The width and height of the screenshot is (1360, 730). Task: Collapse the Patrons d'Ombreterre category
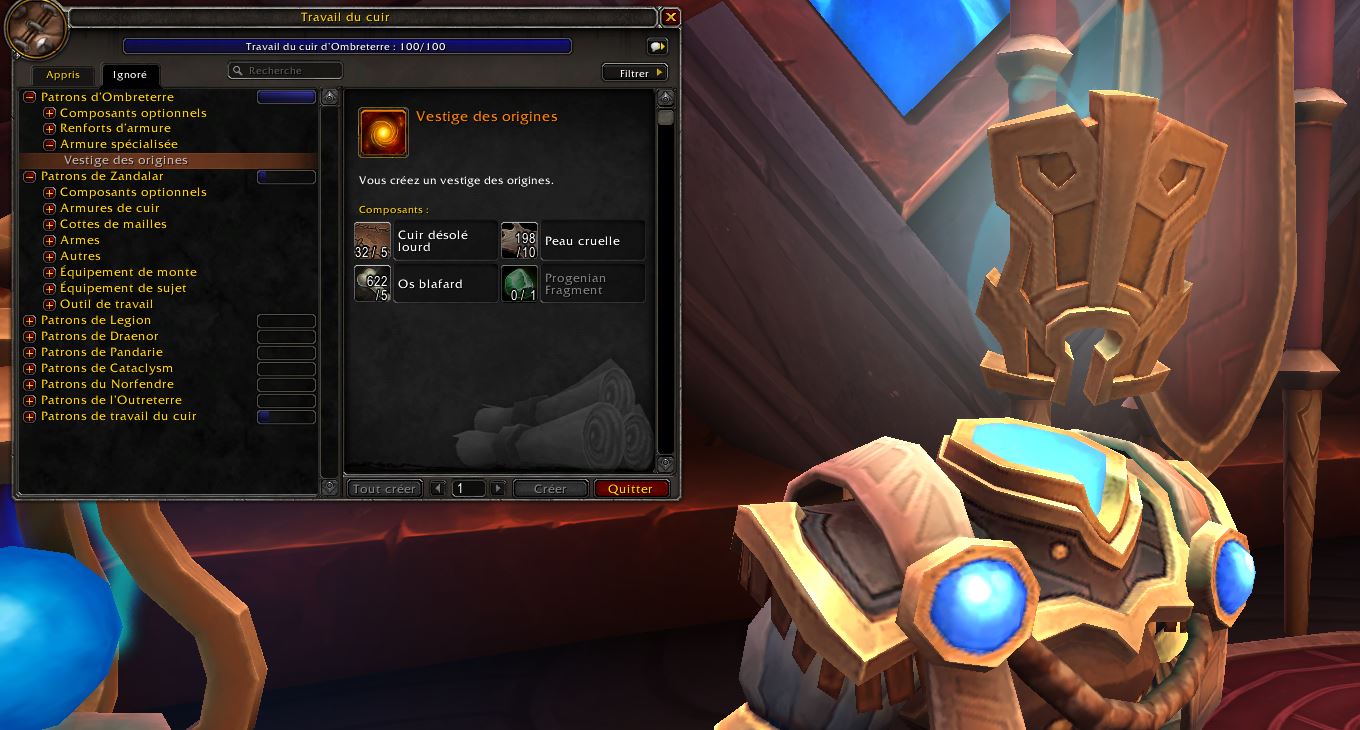(x=30, y=97)
